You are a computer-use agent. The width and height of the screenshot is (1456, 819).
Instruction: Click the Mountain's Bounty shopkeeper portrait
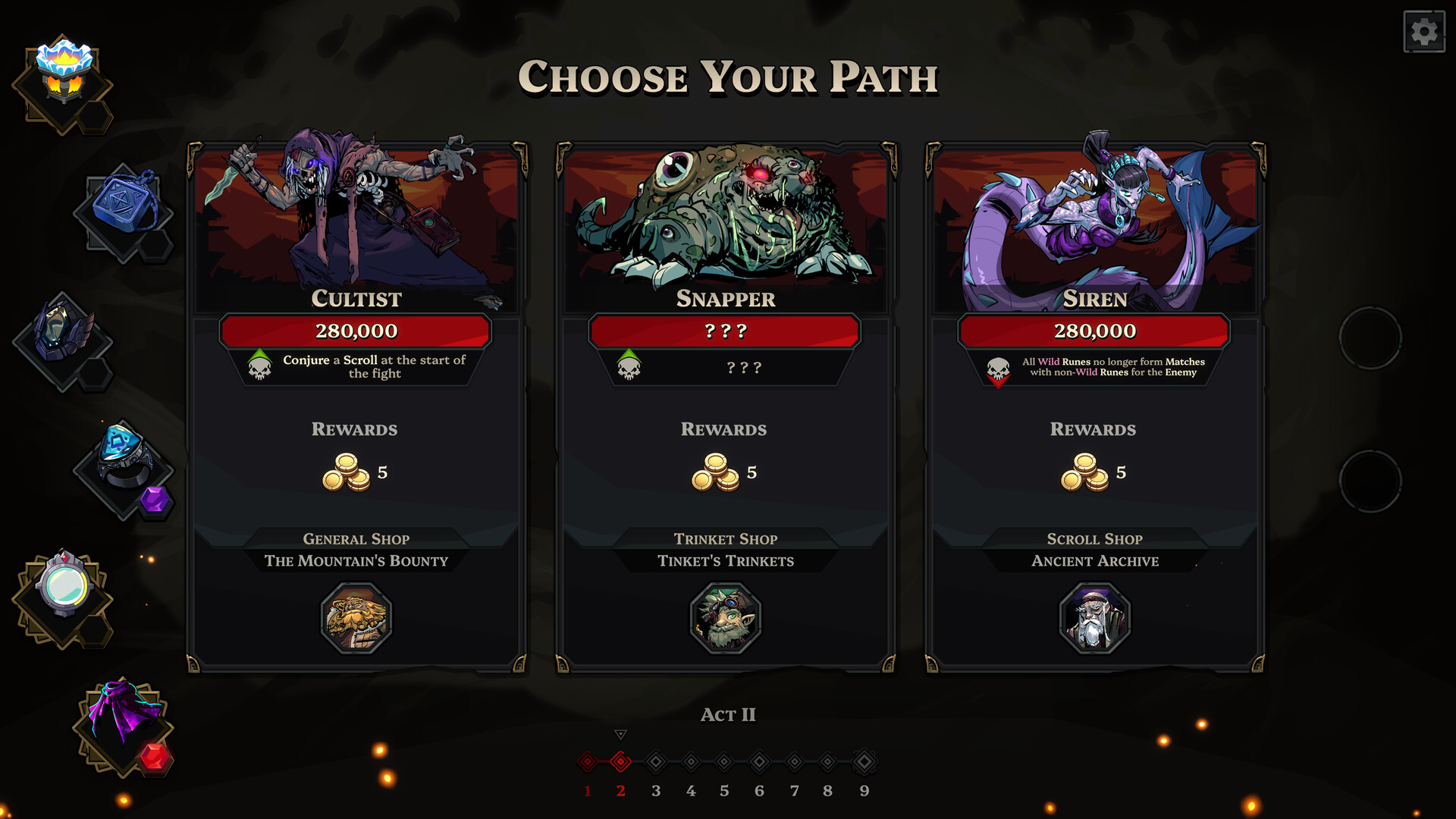click(x=353, y=620)
